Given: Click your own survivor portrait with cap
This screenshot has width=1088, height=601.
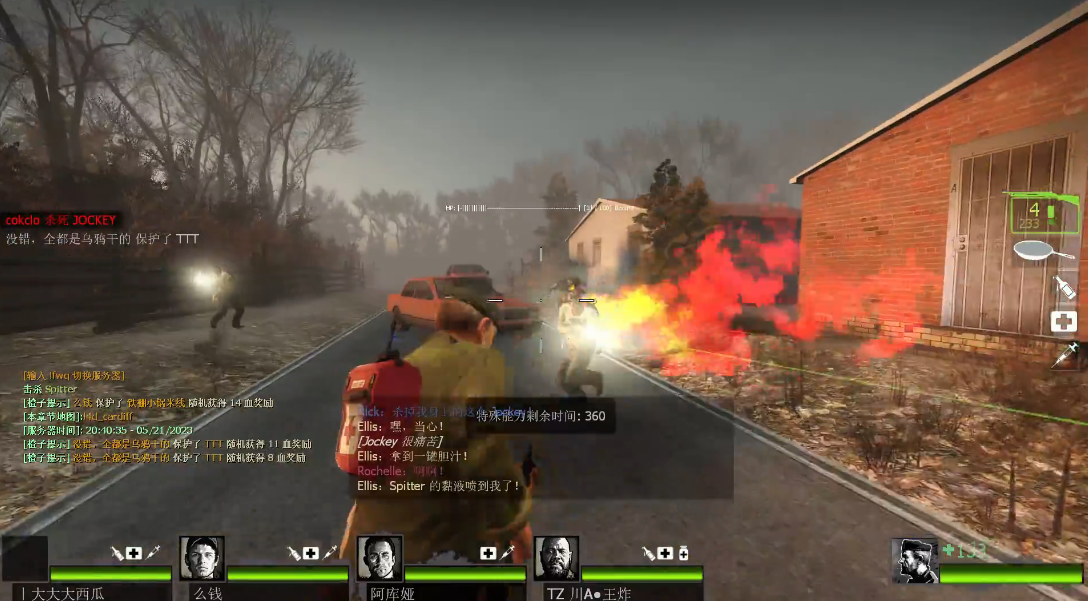Looking at the screenshot, I should click(x=914, y=560).
